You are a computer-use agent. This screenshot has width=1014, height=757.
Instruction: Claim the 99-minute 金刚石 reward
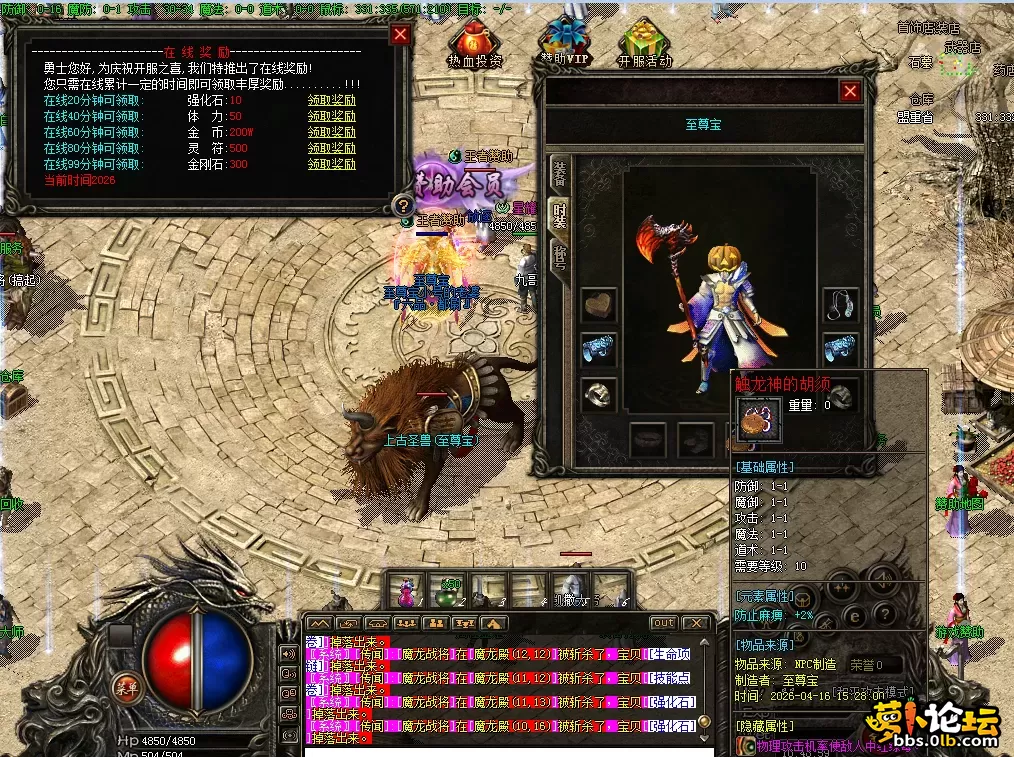331,165
